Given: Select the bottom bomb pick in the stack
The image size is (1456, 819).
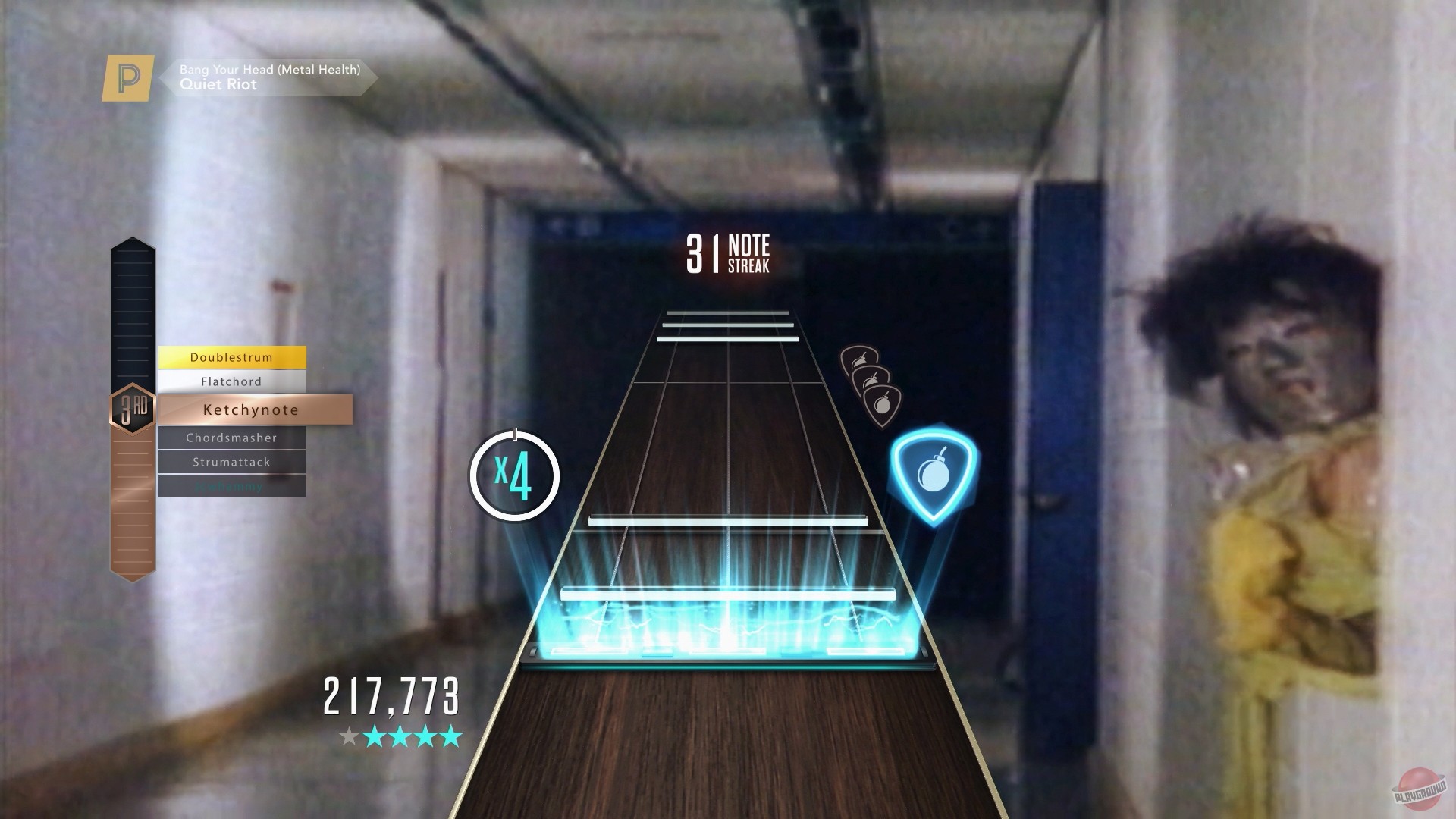Looking at the screenshot, I should tap(883, 405).
